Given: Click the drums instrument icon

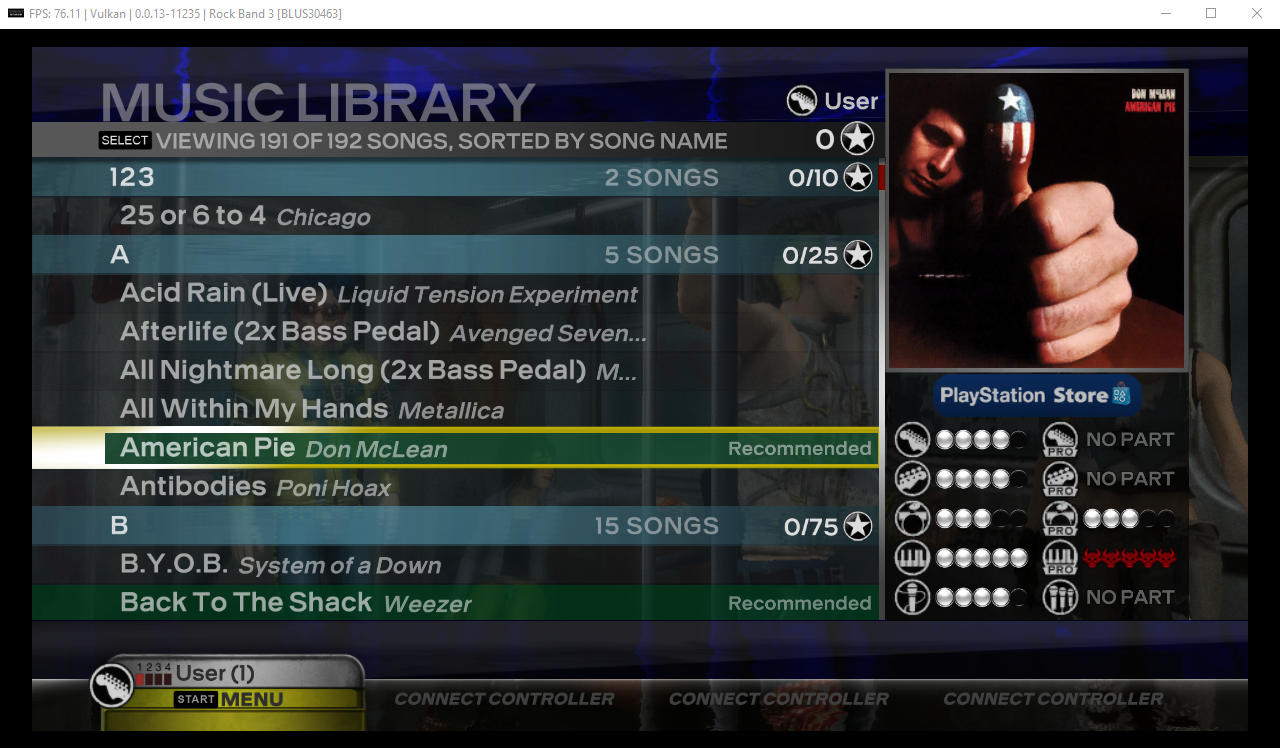Looking at the screenshot, I should [x=912, y=518].
